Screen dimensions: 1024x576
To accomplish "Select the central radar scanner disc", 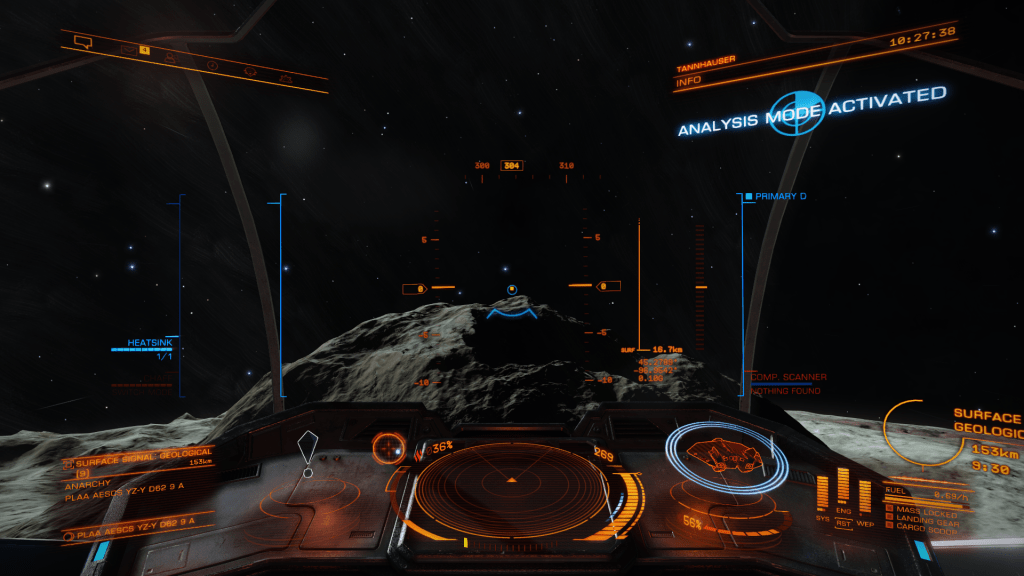I will 512,484.
